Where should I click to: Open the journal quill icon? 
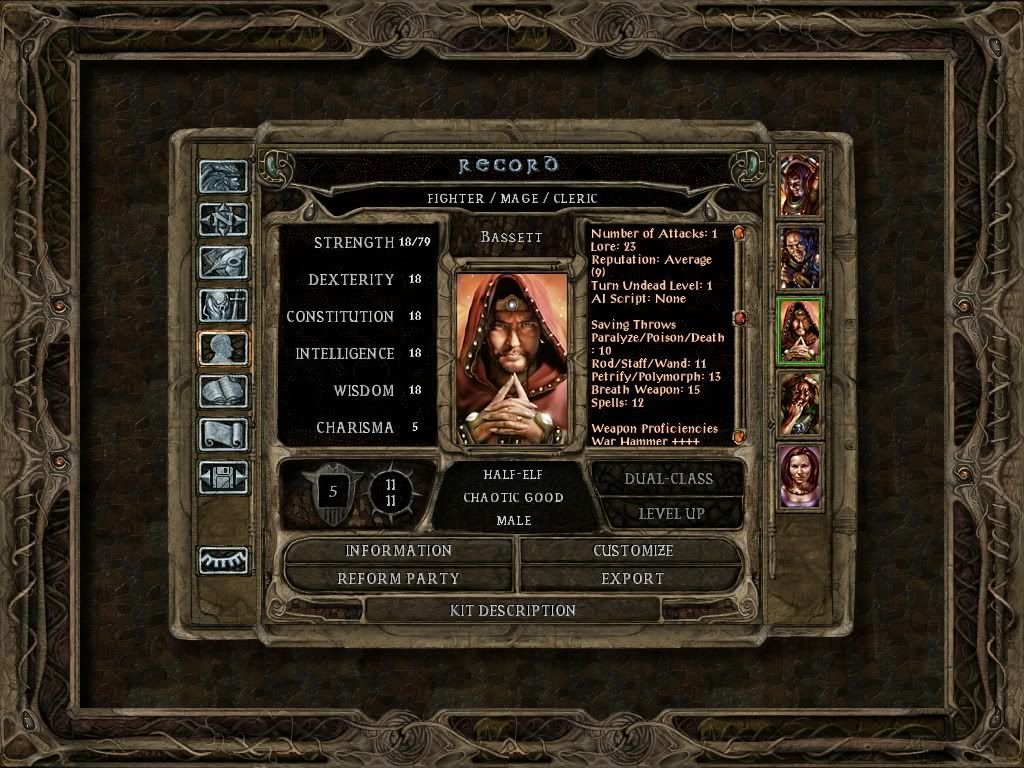[x=223, y=262]
